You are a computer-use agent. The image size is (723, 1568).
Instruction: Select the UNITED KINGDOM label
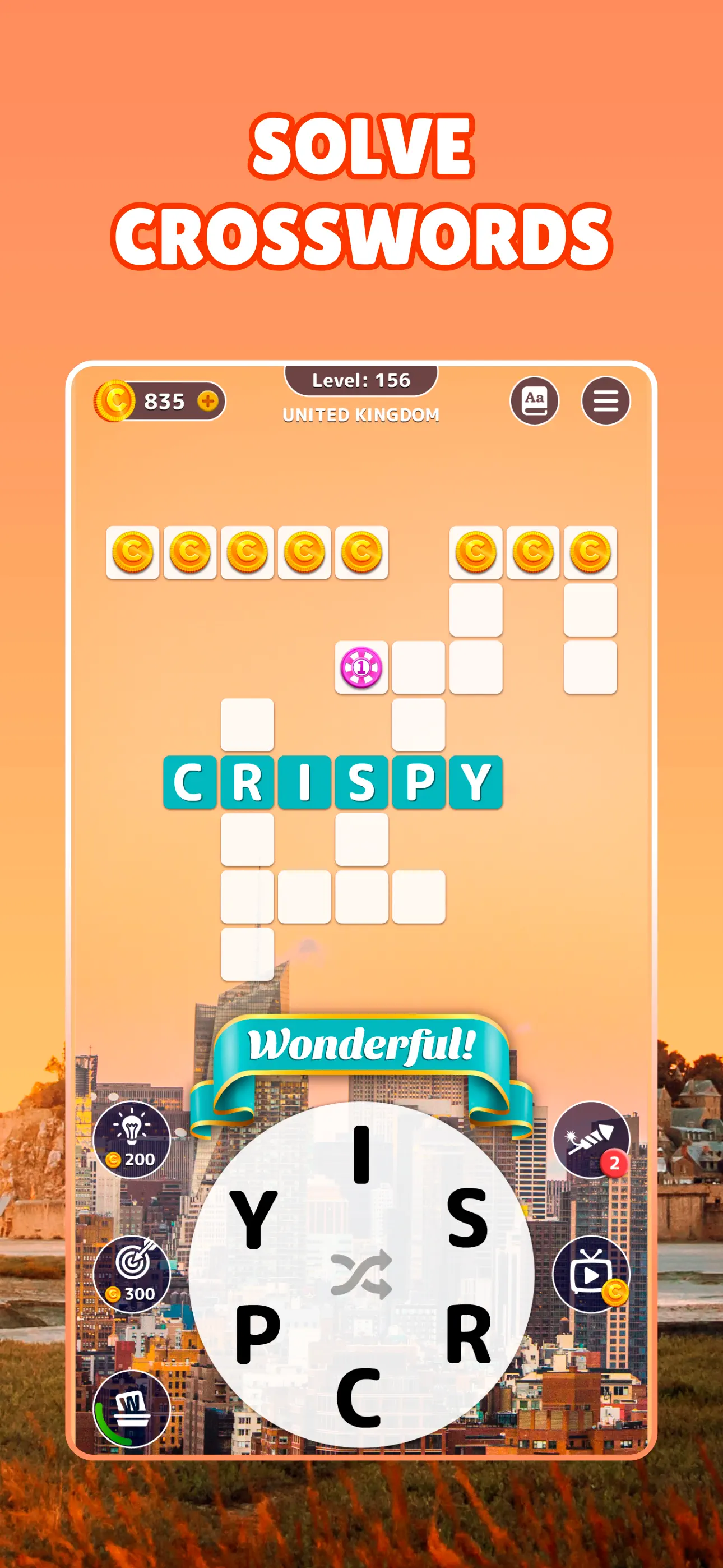coord(361,415)
